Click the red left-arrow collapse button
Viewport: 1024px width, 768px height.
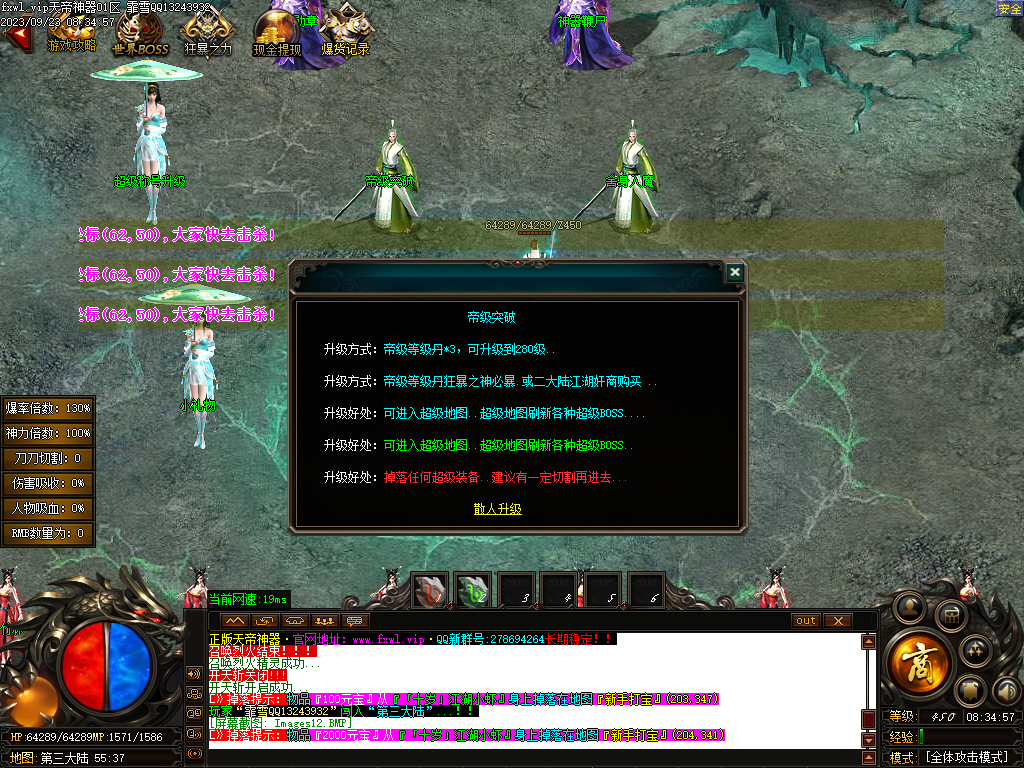point(16,35)
